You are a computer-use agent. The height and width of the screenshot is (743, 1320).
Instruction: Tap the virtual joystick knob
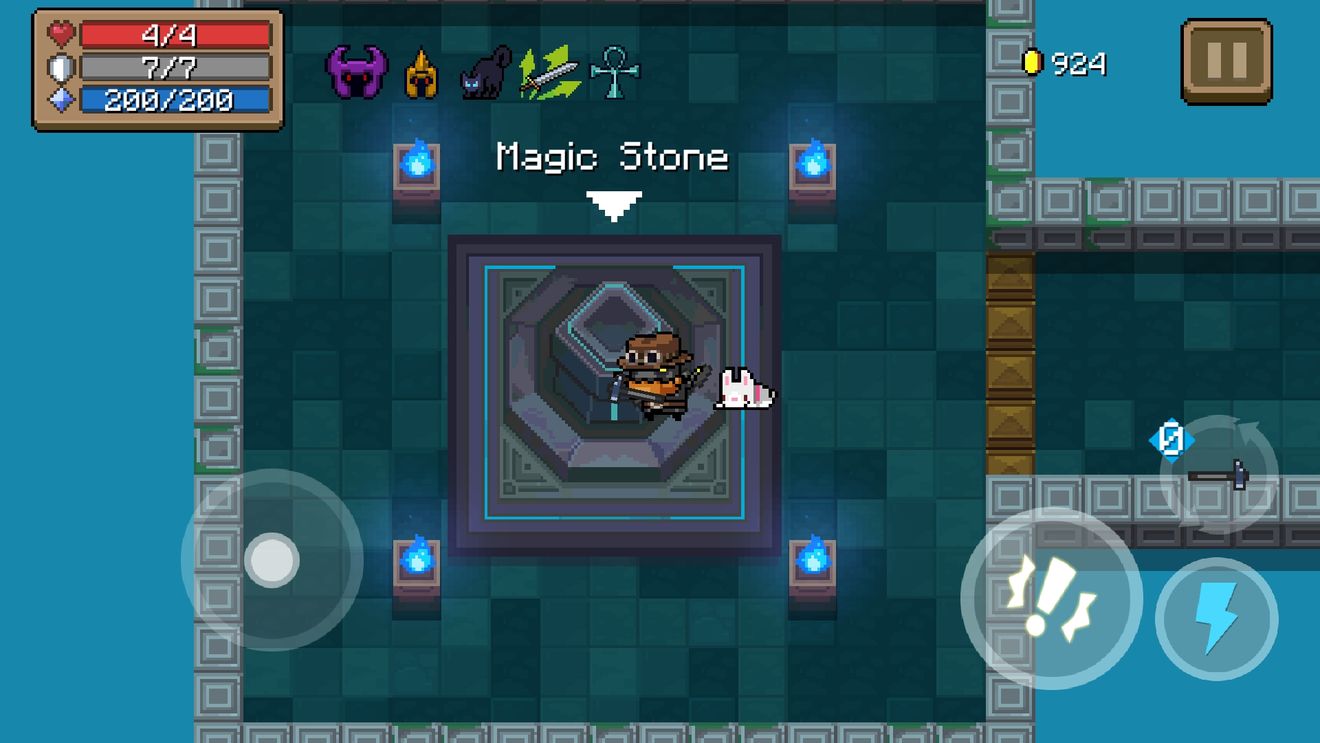(272, 559)
